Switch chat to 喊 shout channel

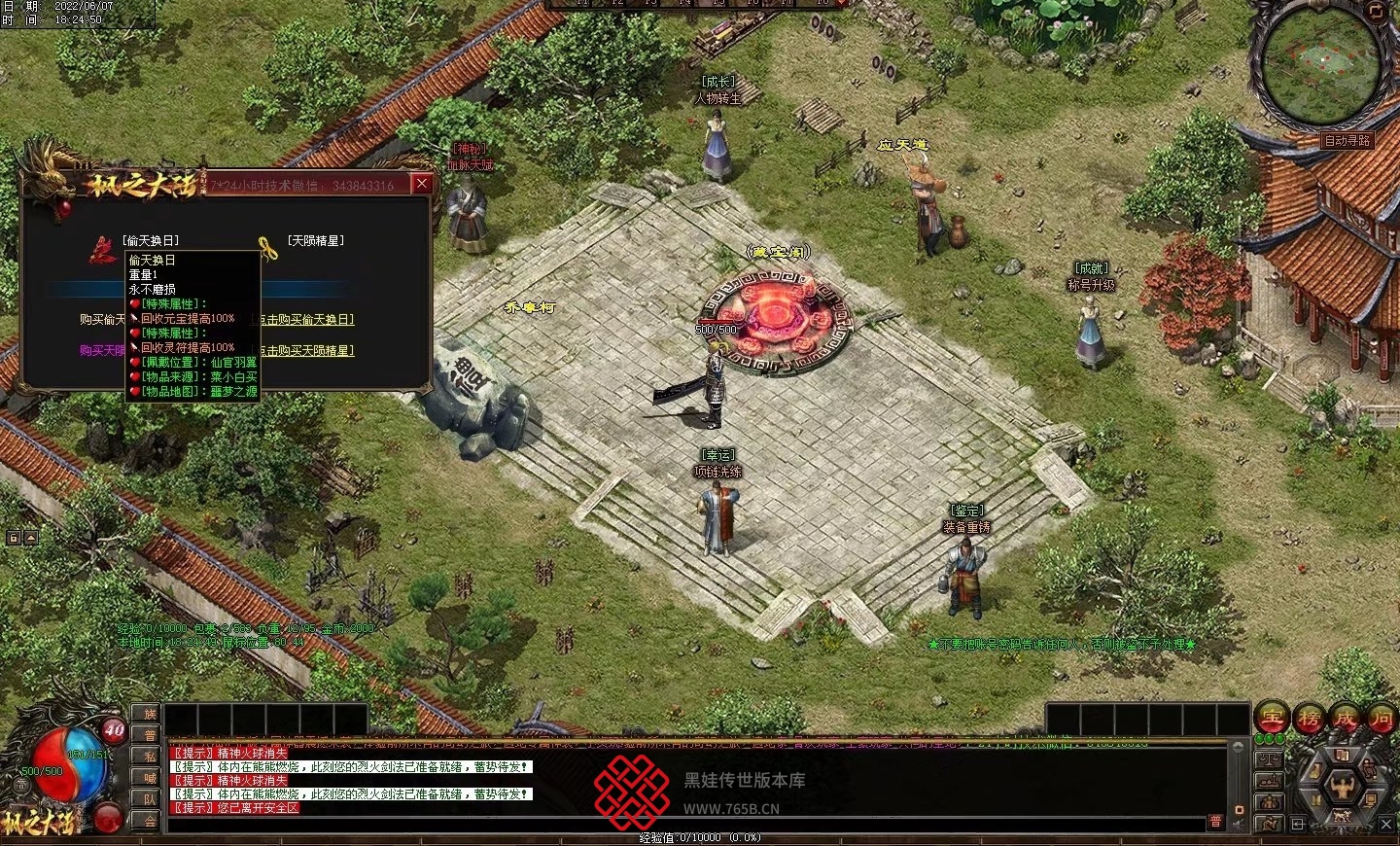tap(150, 778)
